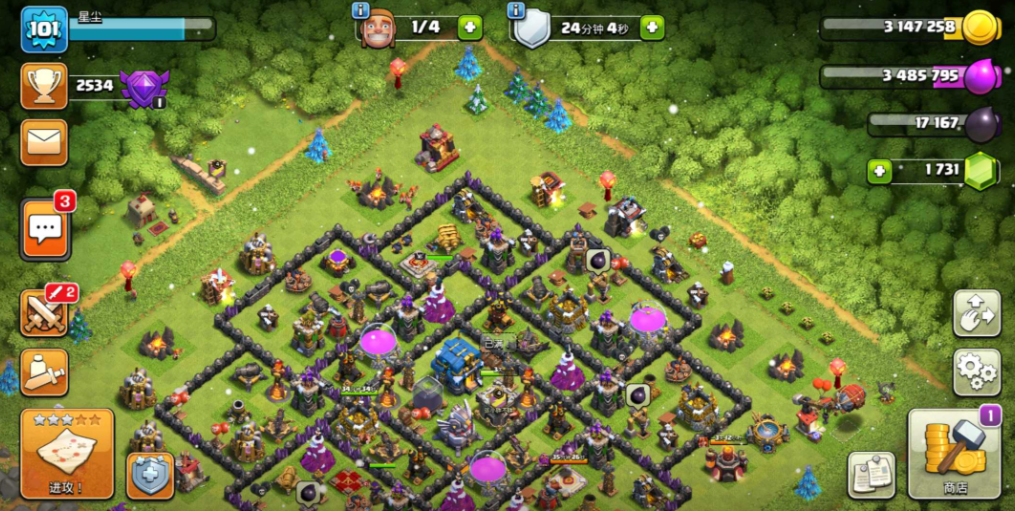Open the blue shield guard button
The height and width of the screenshot is (511, 1015).
(x=150, y=476)
